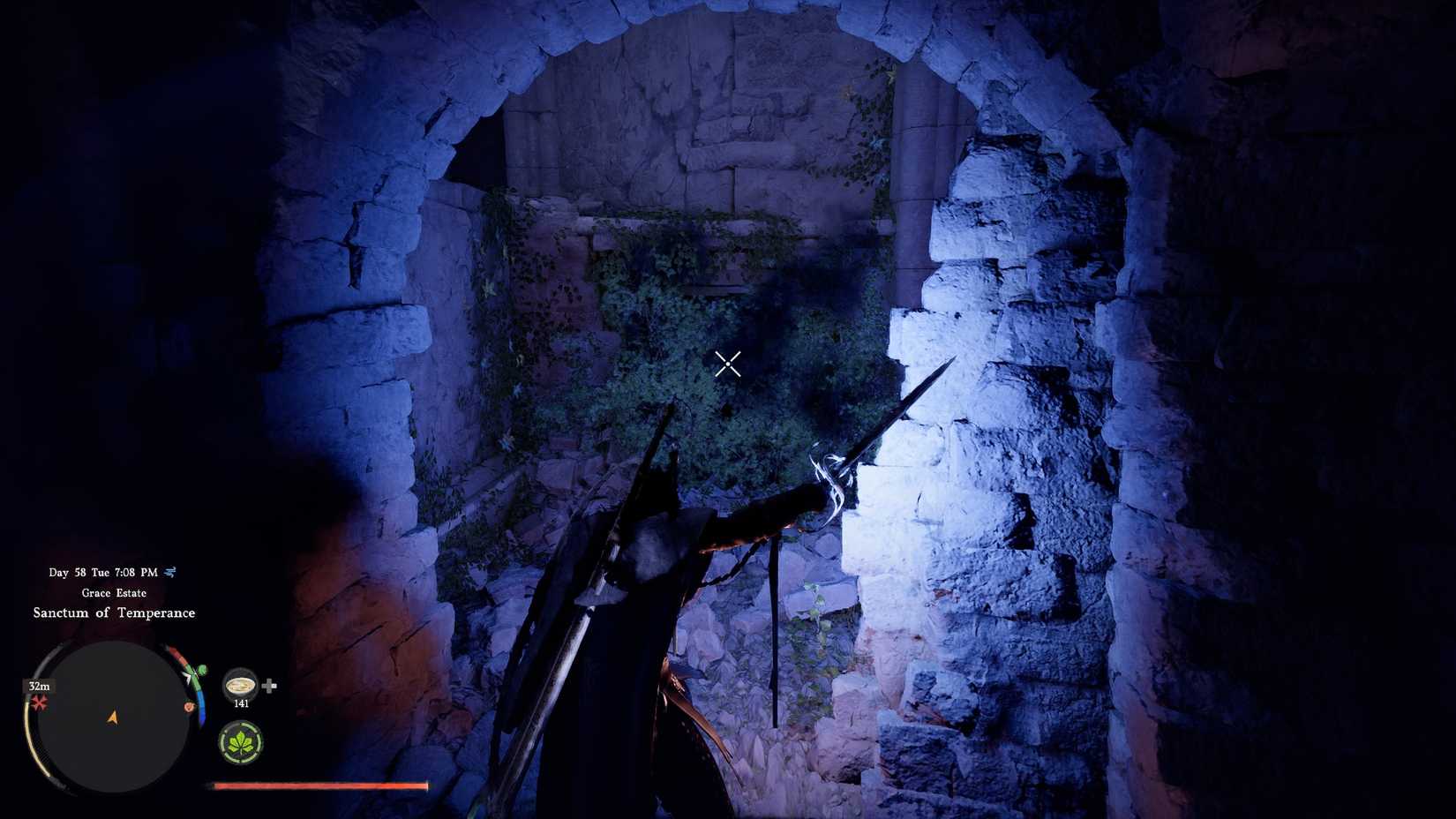Click the orange enemy marker on the minimap
Image resolution: width=1456 pixels, height=819 pixels.
tap(189, 706)
